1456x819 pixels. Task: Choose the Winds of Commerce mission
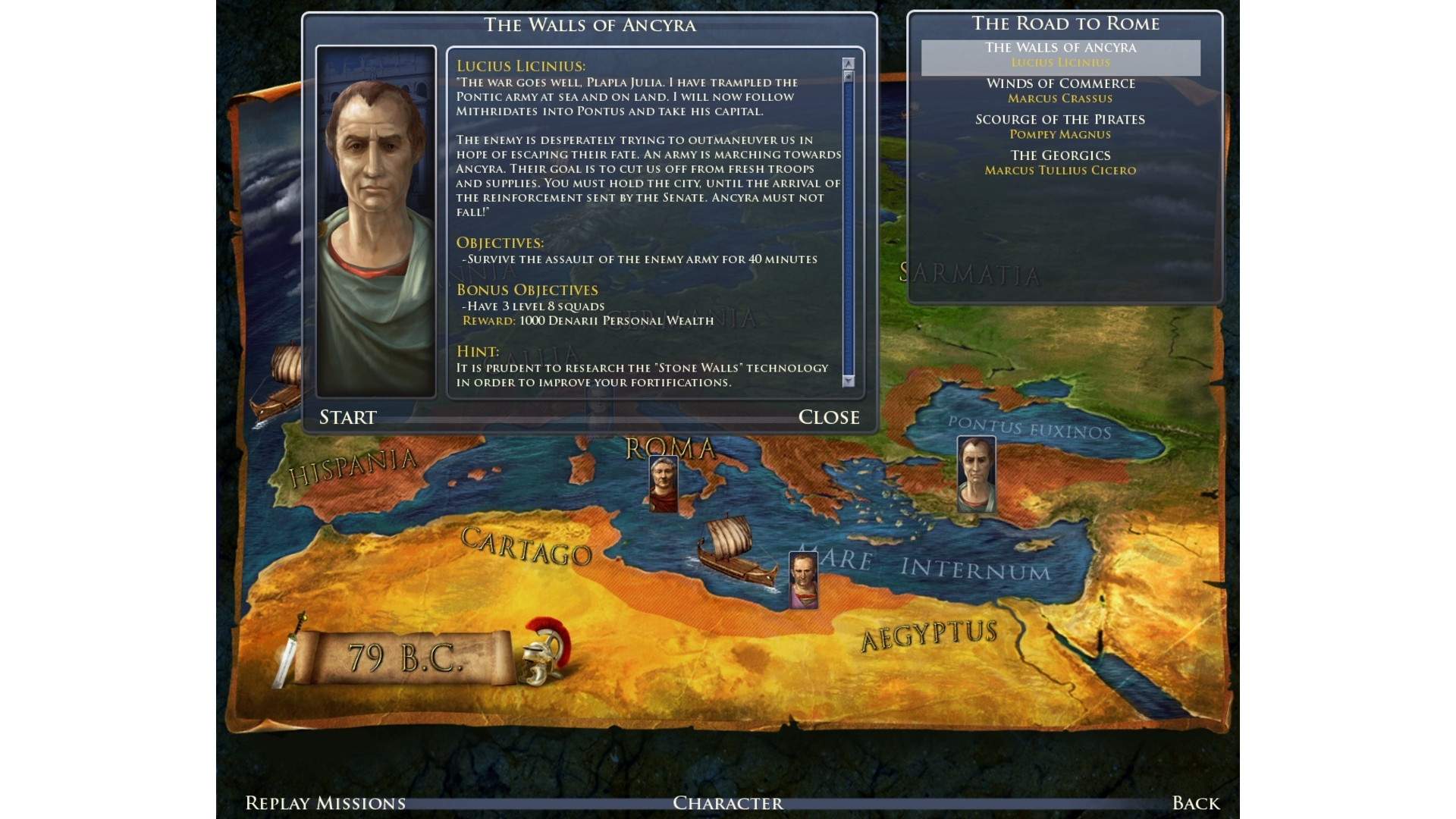tap(1060, 90)
